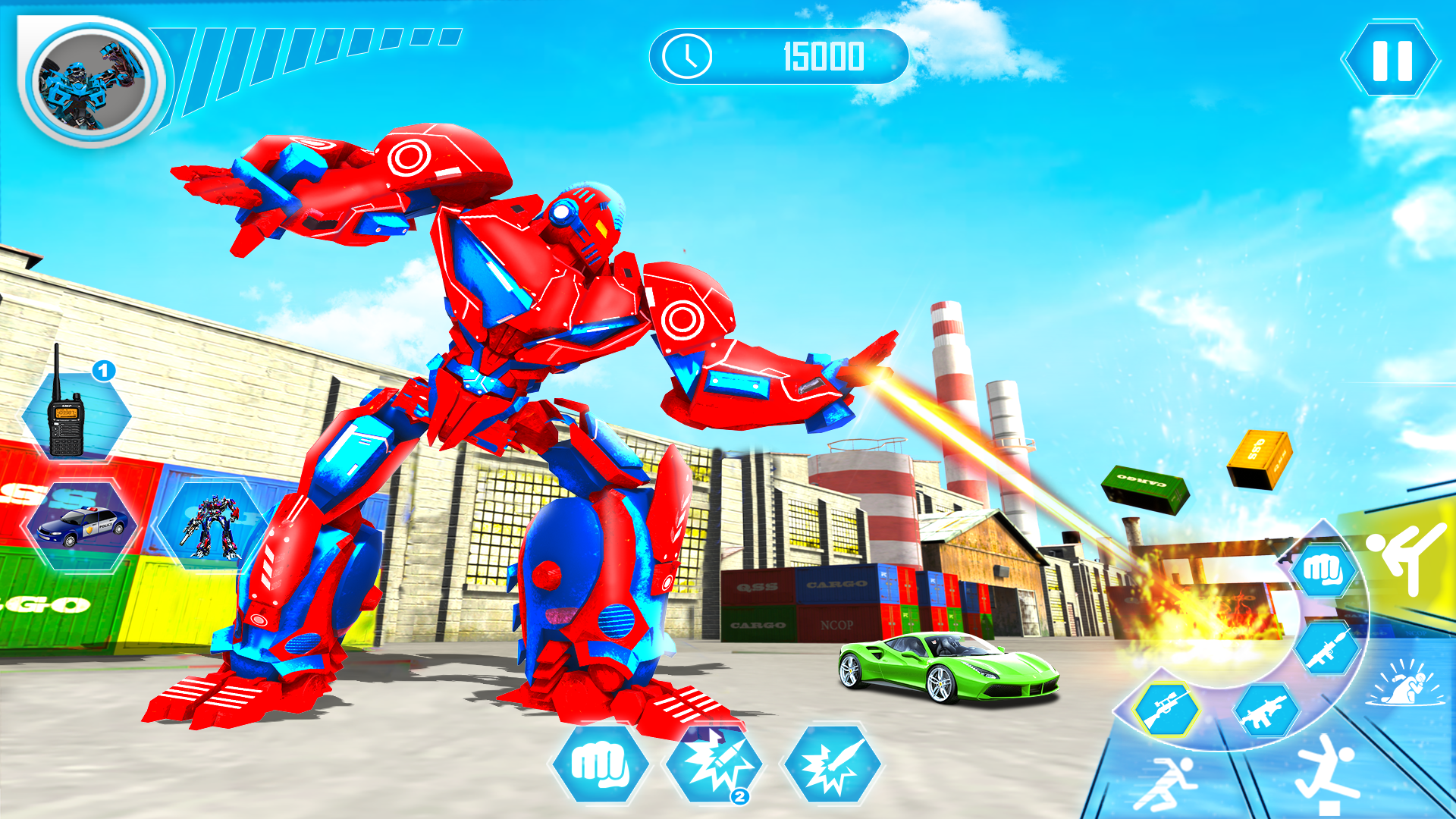Screen dimensions: 1456x819
Task: Switch to the robot form icon
Action: coord(211,525)
